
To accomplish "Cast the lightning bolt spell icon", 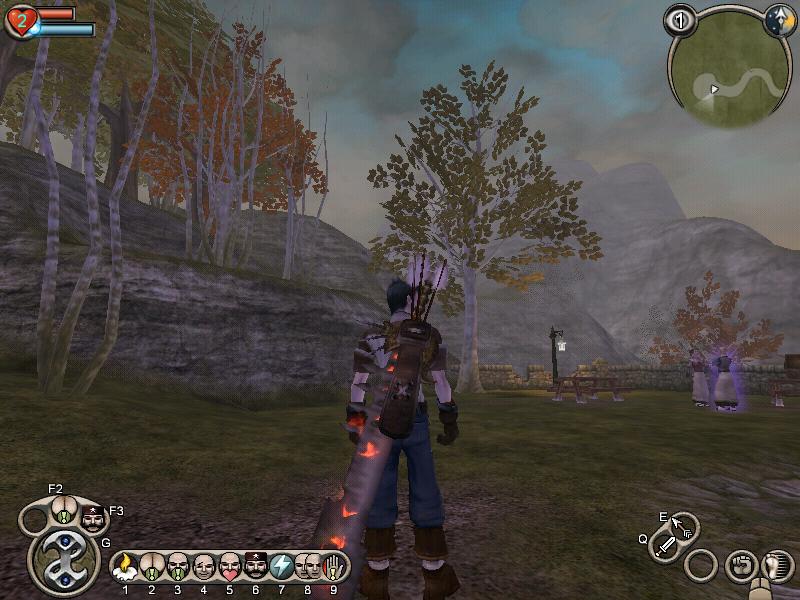I will click(x=281, y=567).
